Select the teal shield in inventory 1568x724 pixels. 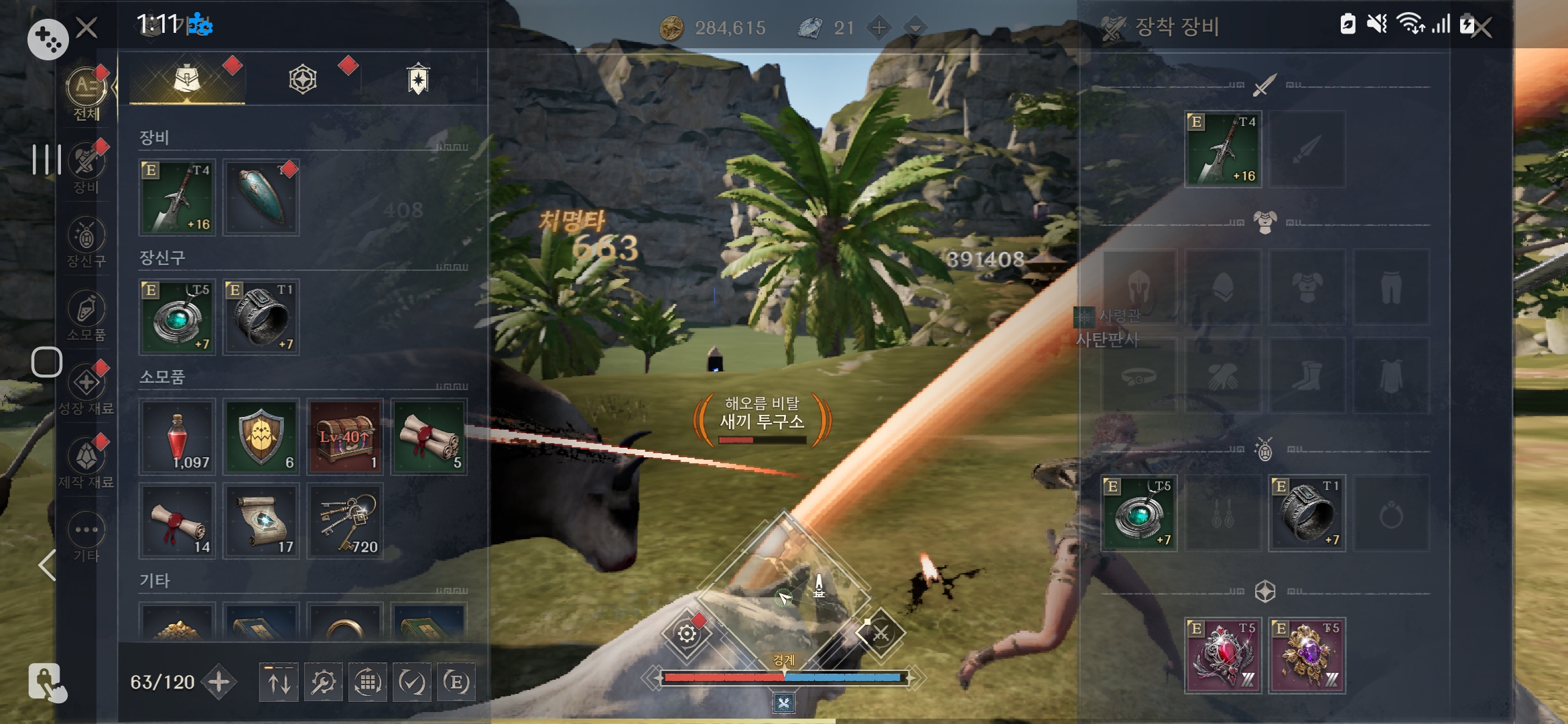point(261,197)
